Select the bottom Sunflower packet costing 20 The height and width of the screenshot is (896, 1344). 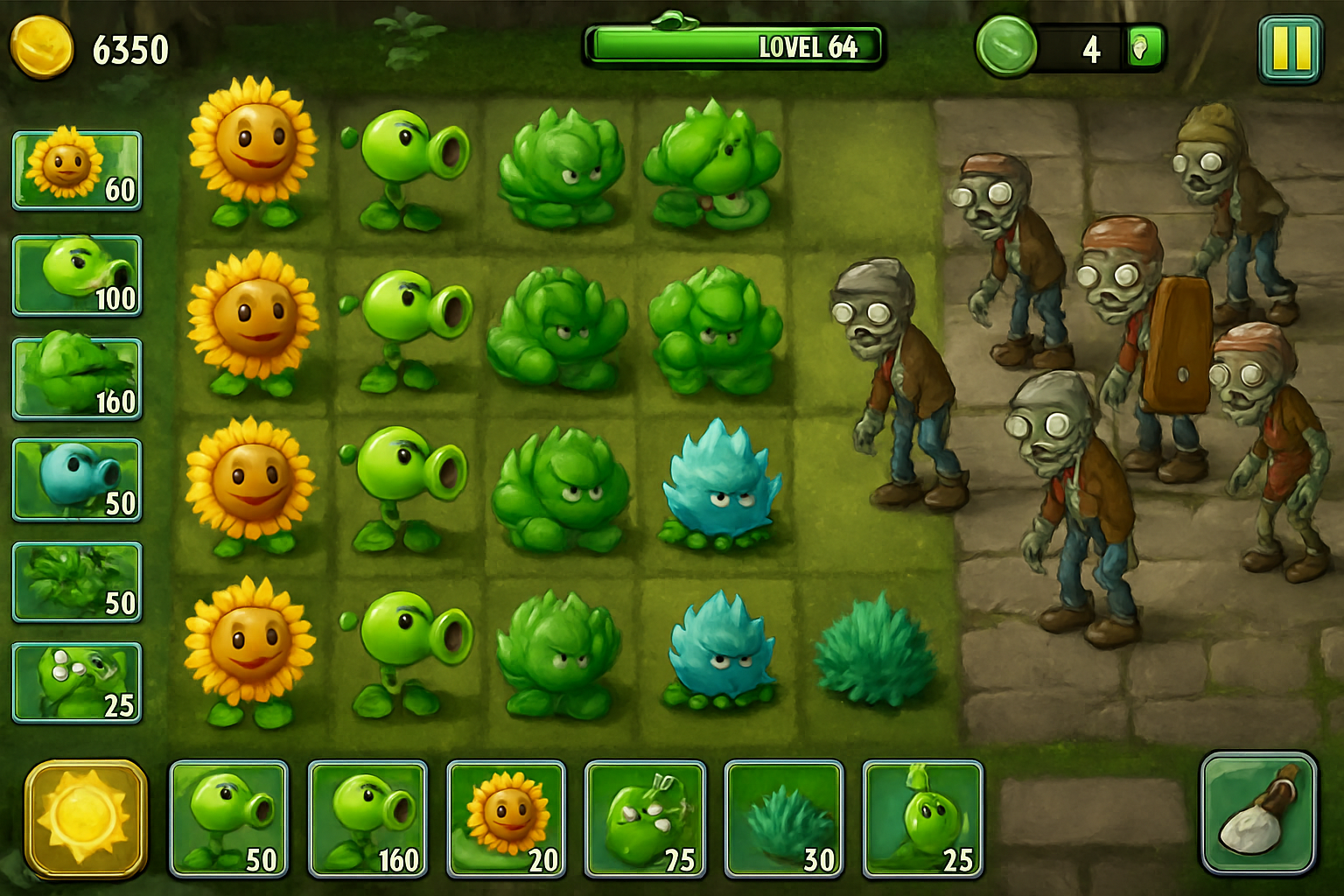[x=506, y=816]
